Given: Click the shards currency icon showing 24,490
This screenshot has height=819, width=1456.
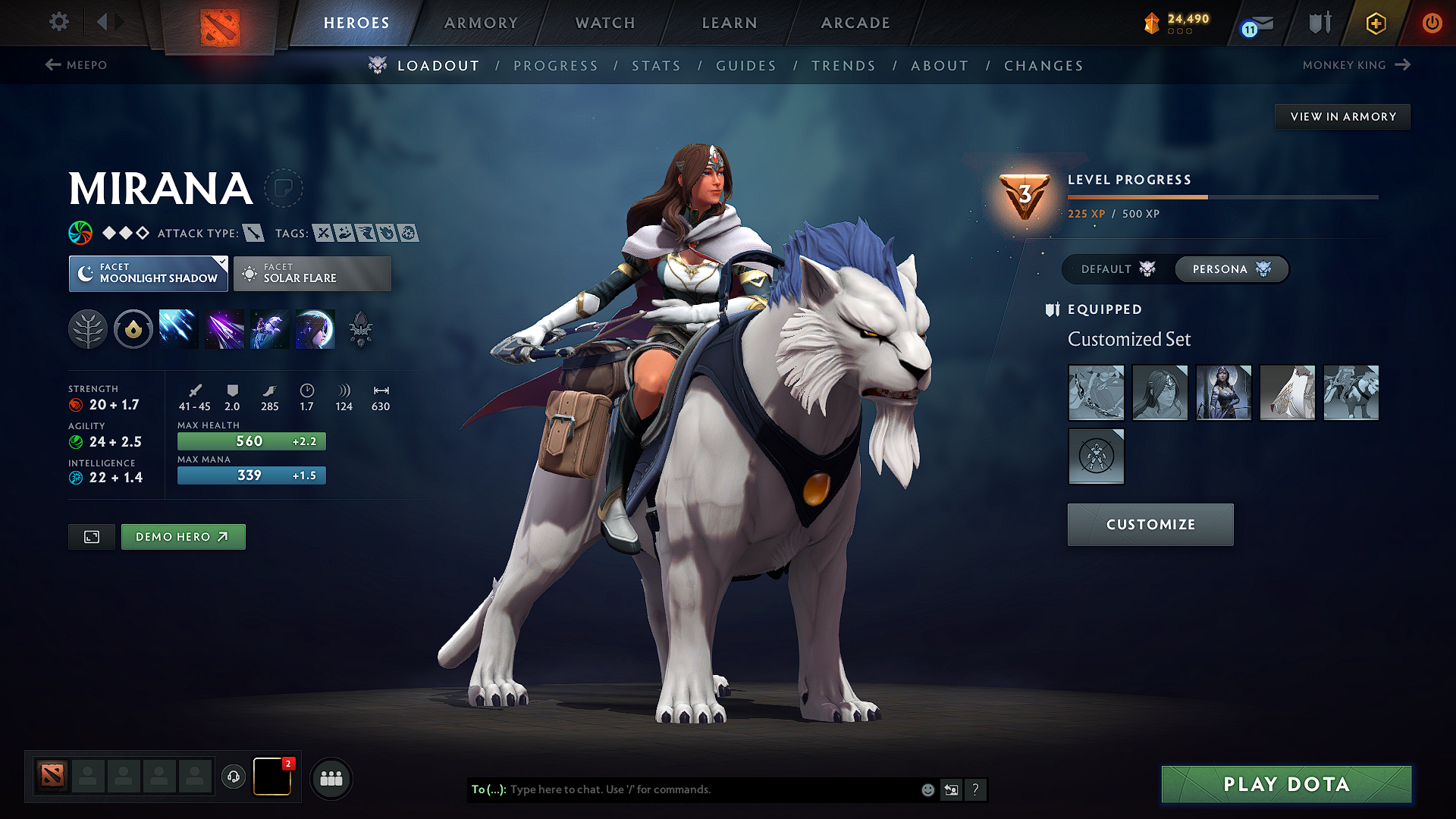Looking at the screenshot, I should tap(1152, 23).
